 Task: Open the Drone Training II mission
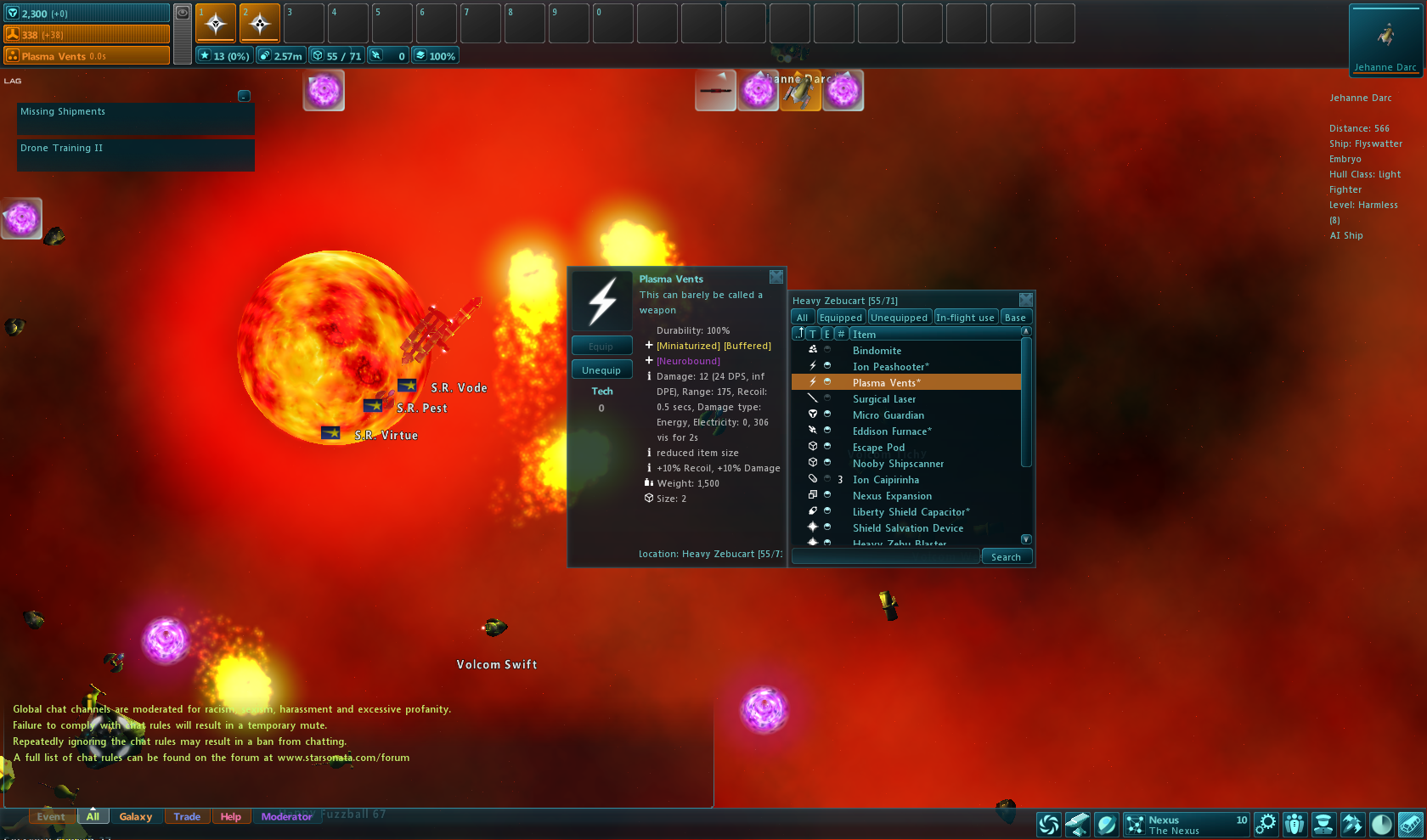pos(135,155)
